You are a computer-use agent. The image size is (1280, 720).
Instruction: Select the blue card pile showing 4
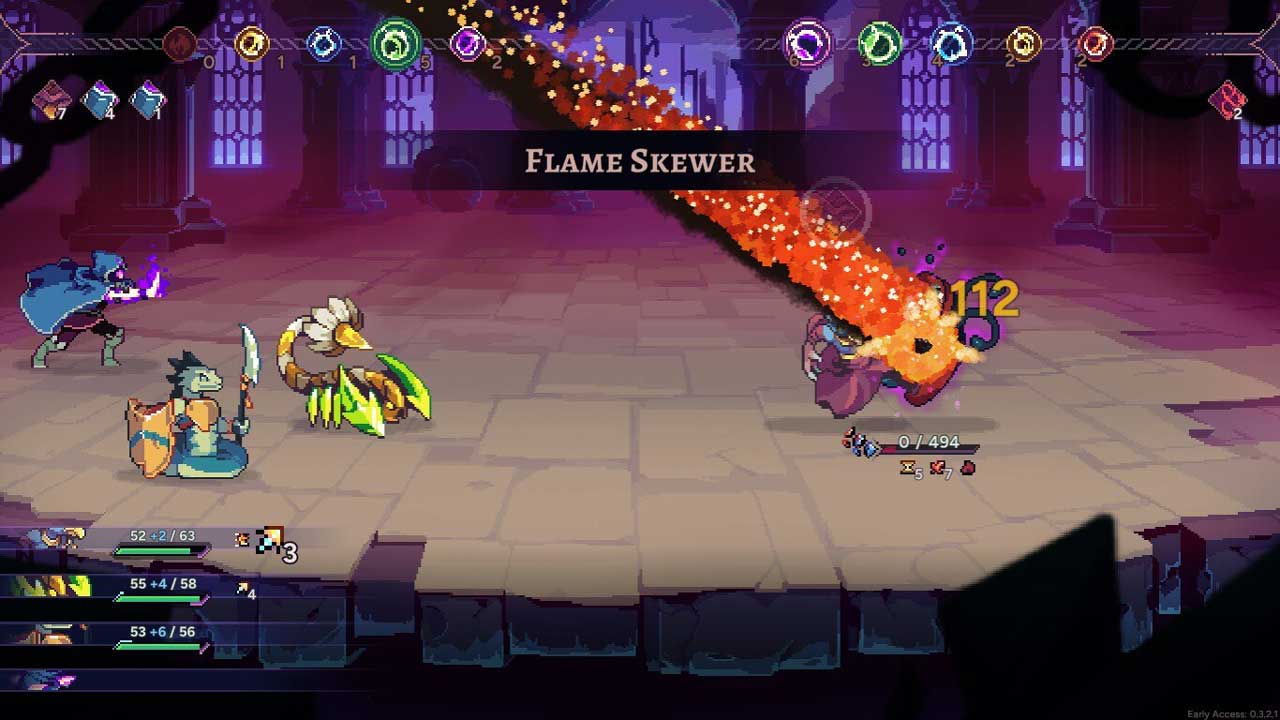click(x=99, y=99)
